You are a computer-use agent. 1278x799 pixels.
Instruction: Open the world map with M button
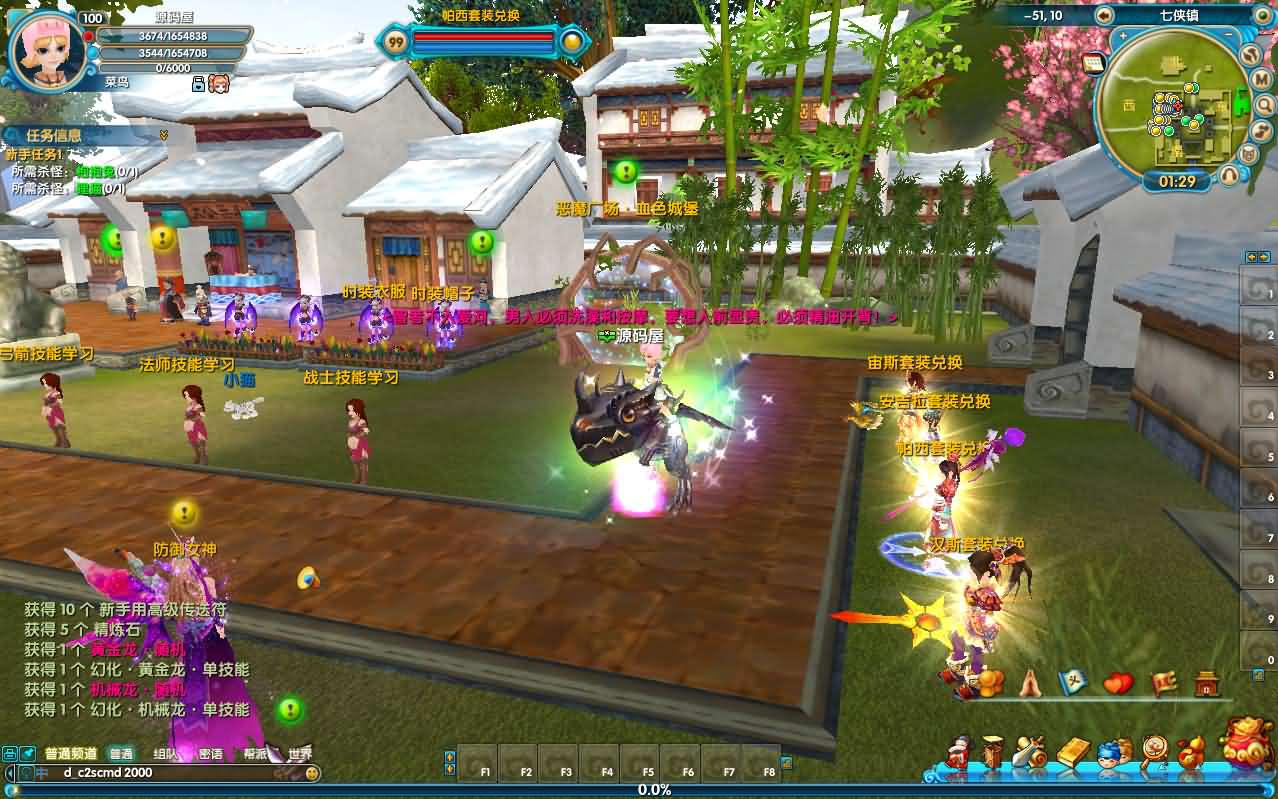1261,81
